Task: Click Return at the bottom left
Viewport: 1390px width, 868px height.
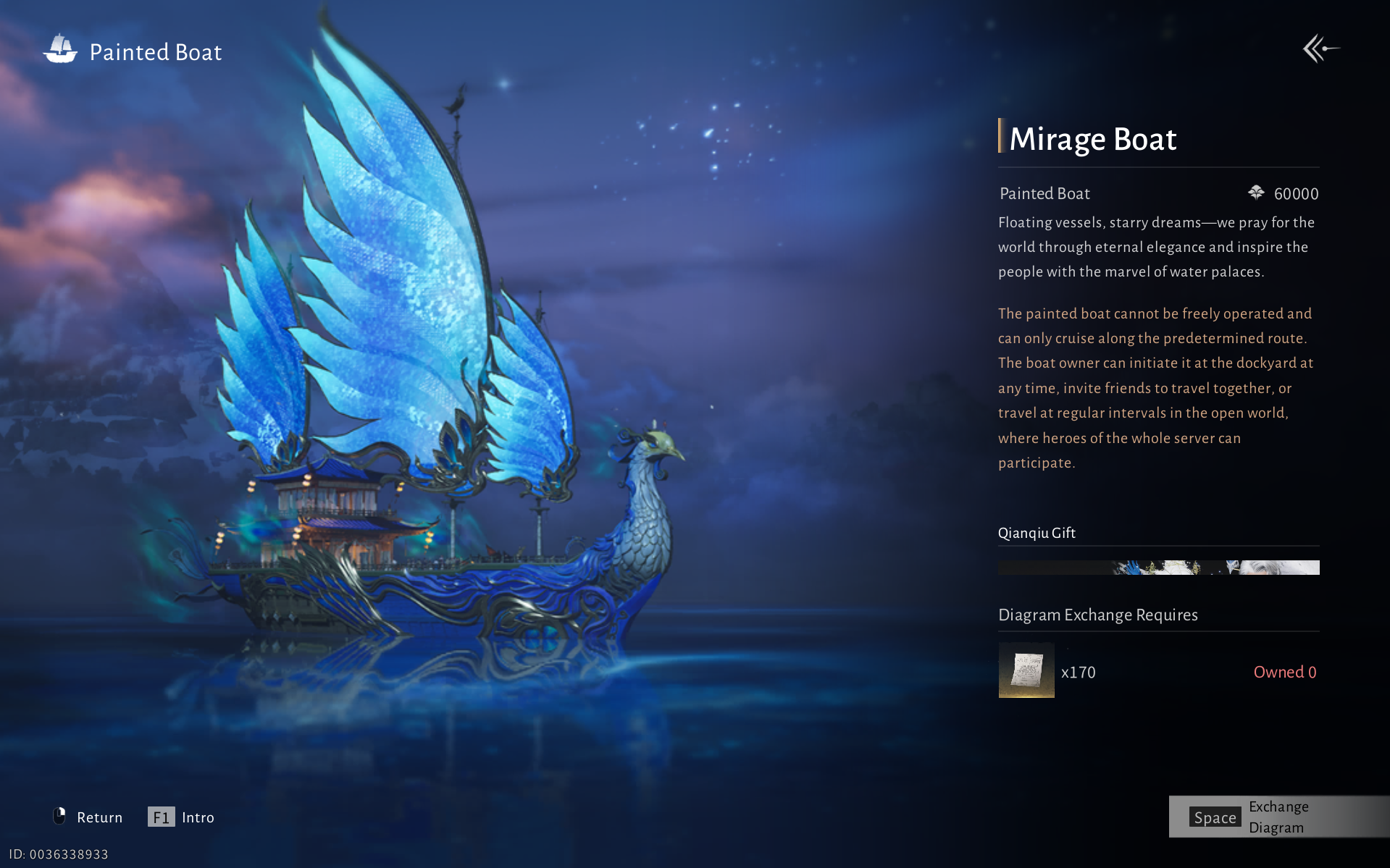Action: click(100, 817)
